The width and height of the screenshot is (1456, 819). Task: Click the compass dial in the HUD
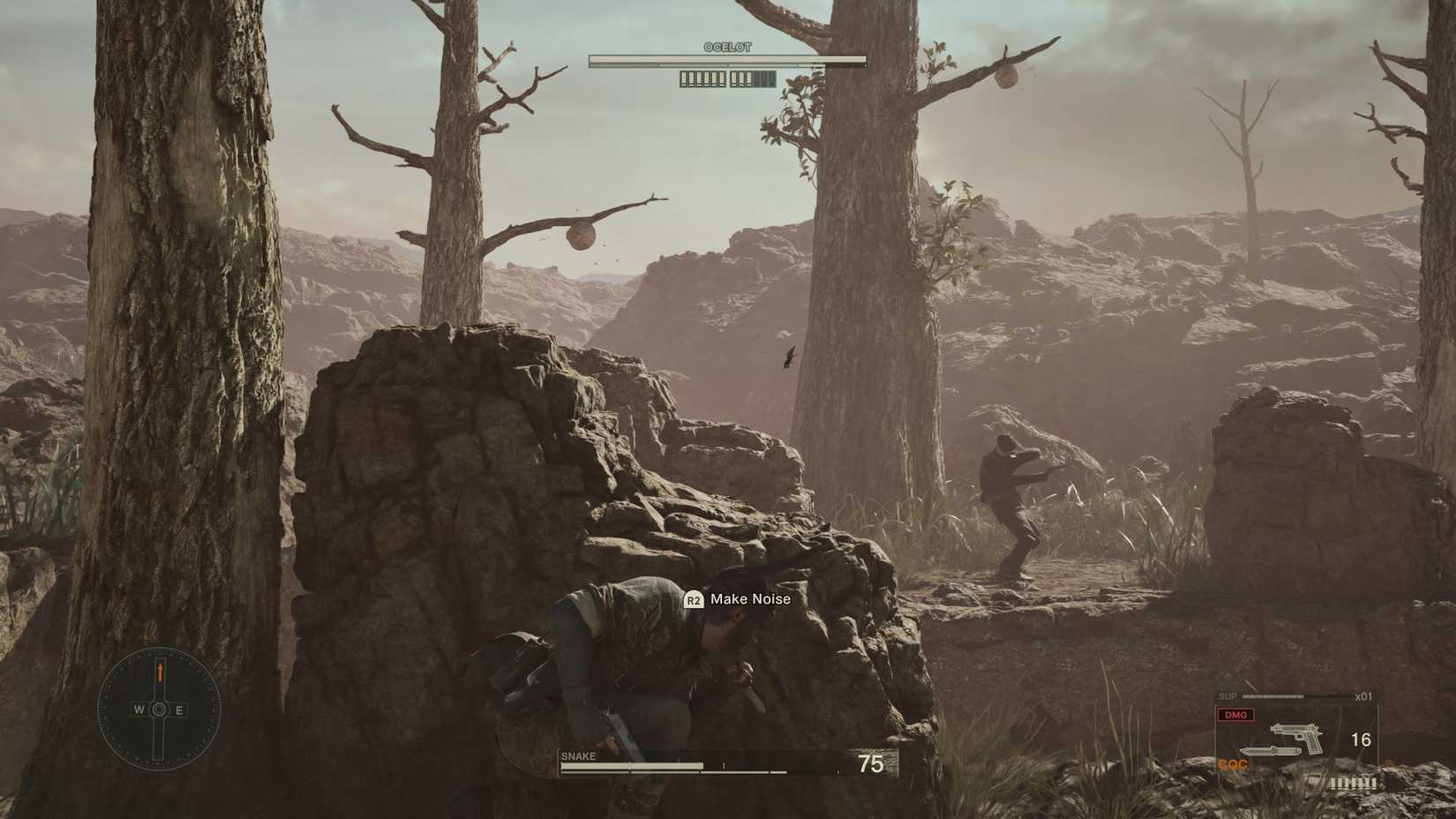[x=159, y=709]
